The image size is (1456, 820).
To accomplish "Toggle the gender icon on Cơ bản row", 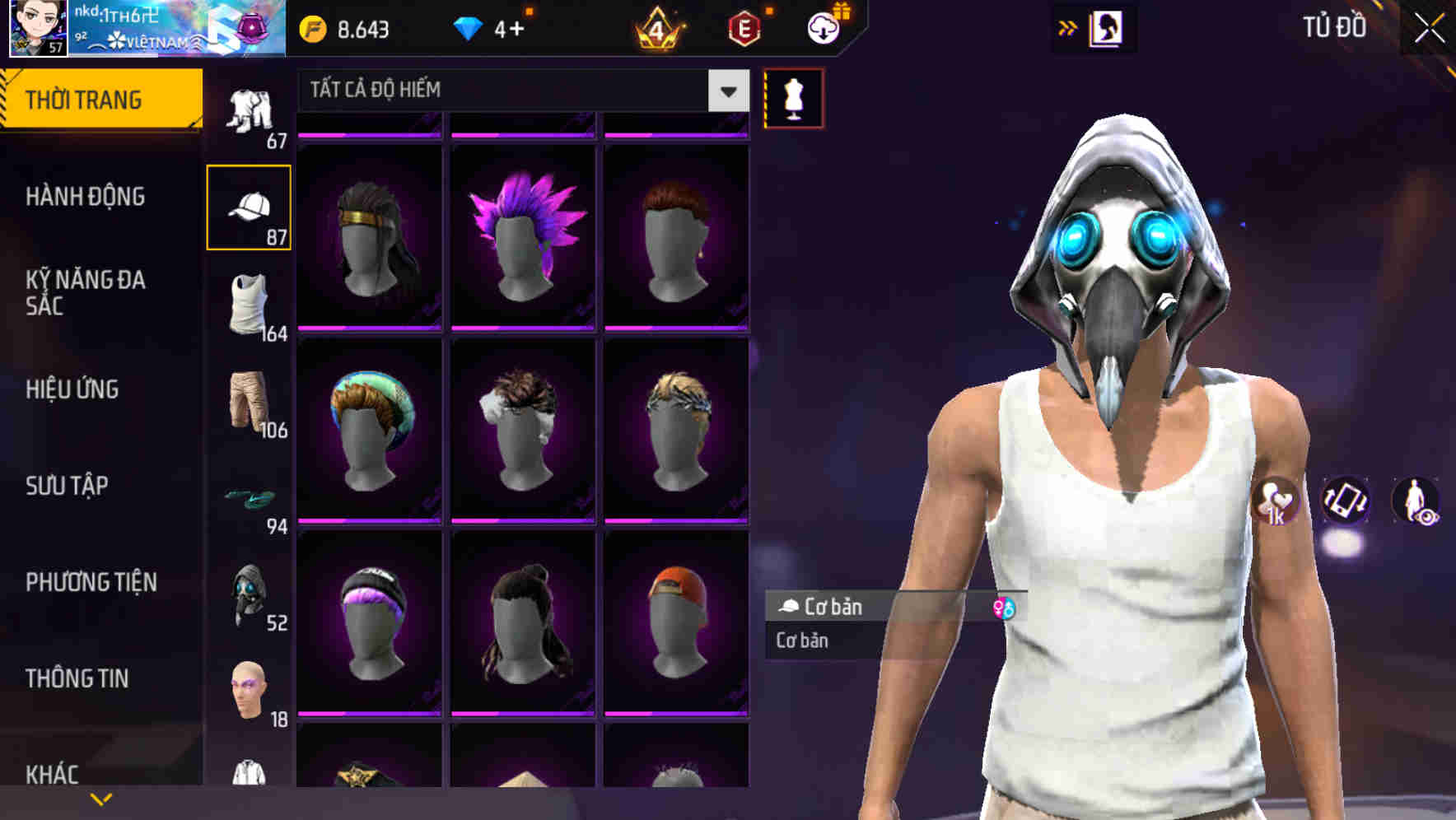I will 1006,608.
